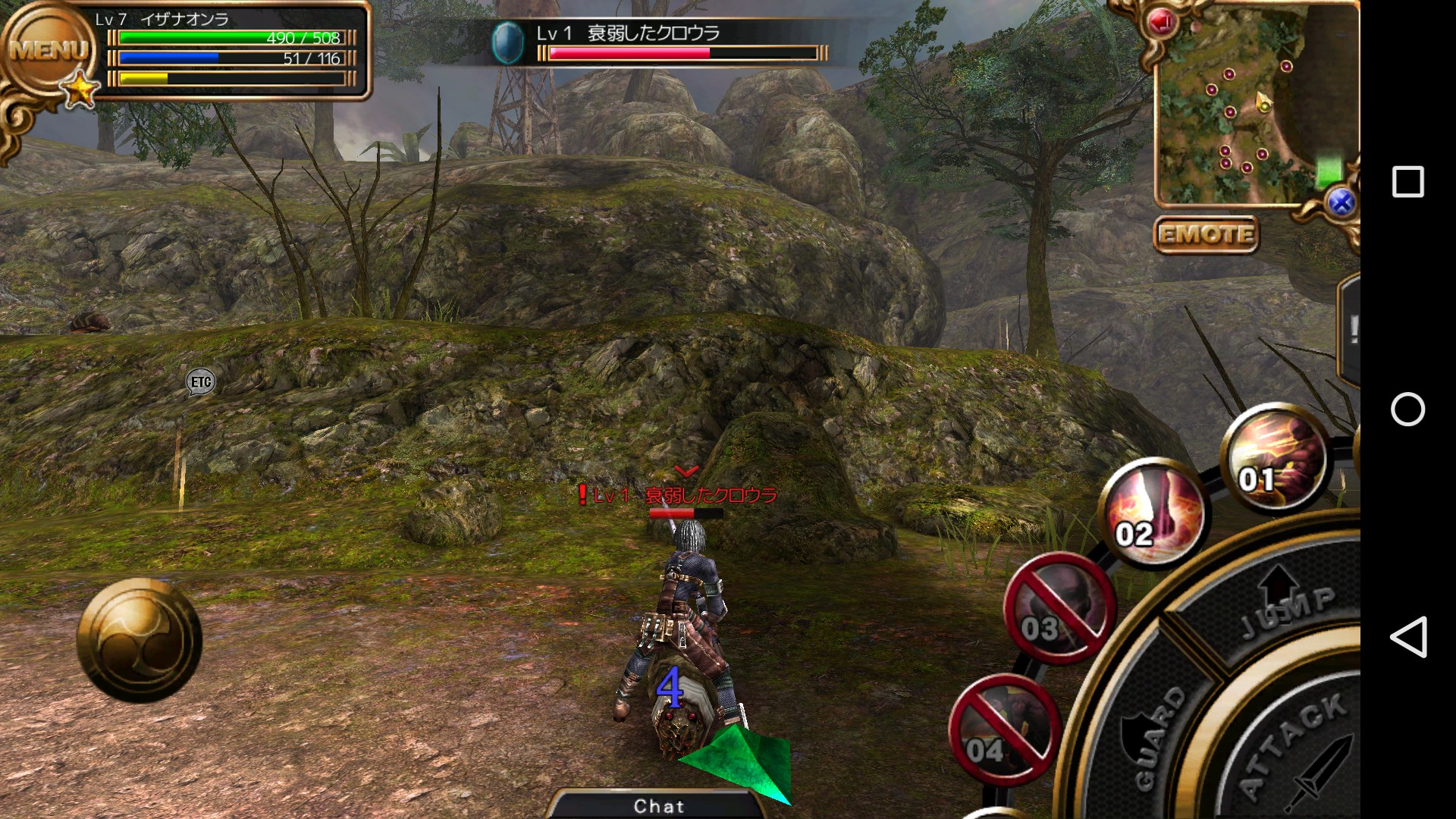
Task: Select disabled skill slot 03
Action: 1059,609
